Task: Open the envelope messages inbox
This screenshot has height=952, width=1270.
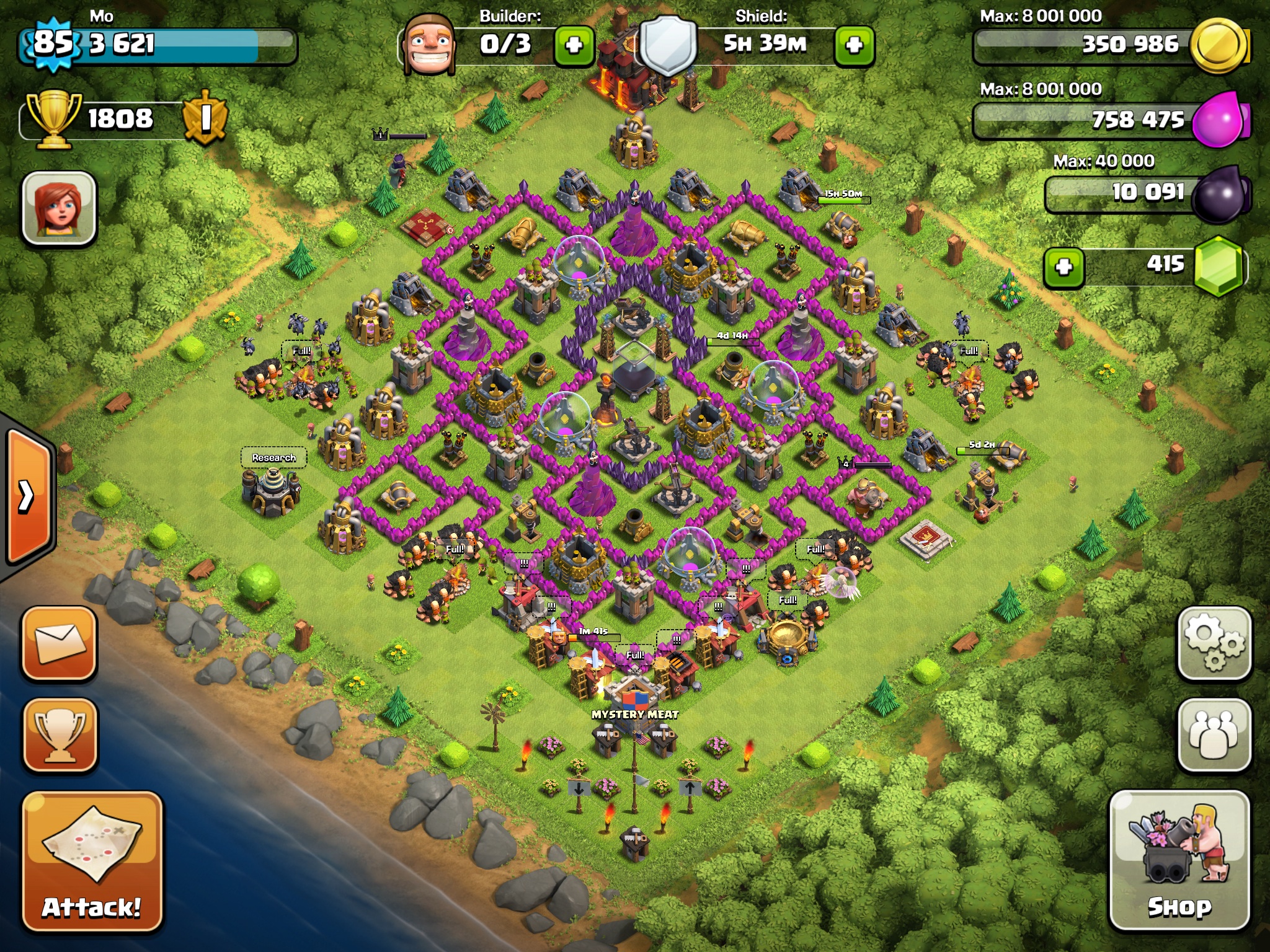Action: [60, 643]
